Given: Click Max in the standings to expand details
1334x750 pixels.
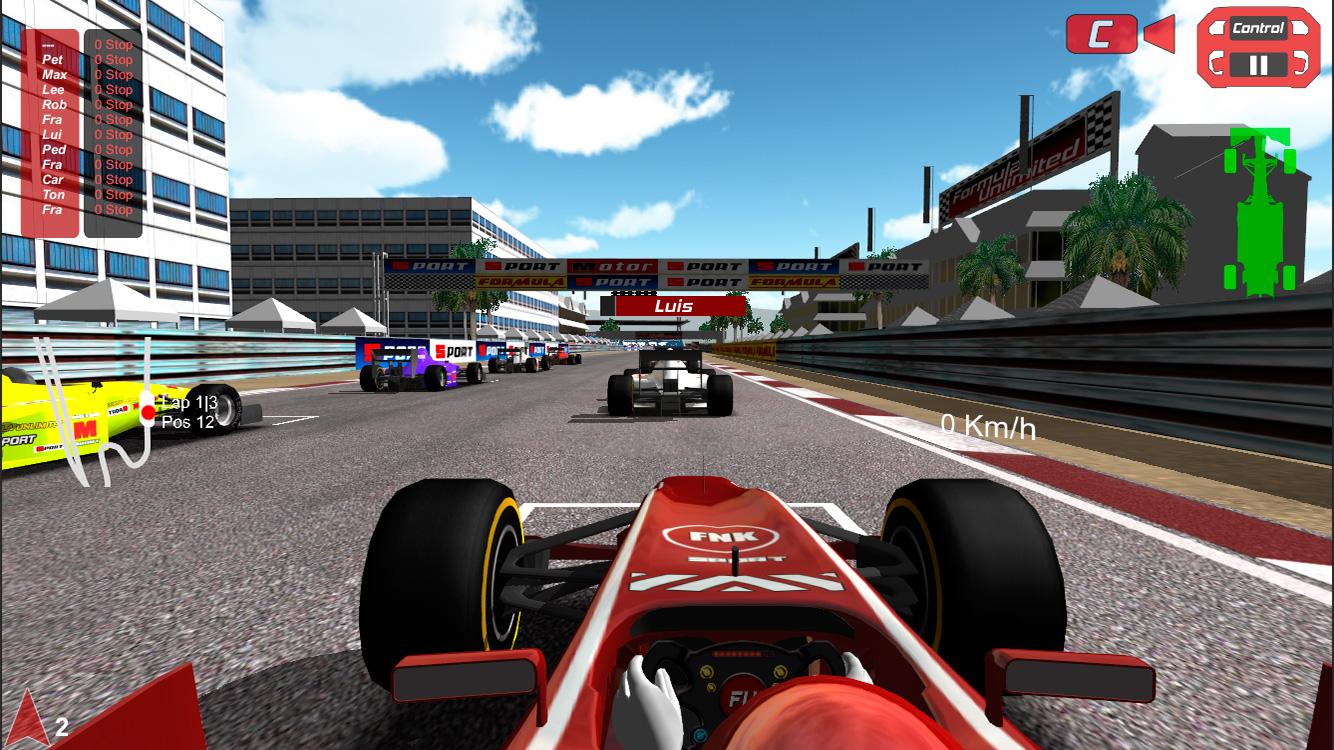Looking at the screenshot, I should point(53,74).
